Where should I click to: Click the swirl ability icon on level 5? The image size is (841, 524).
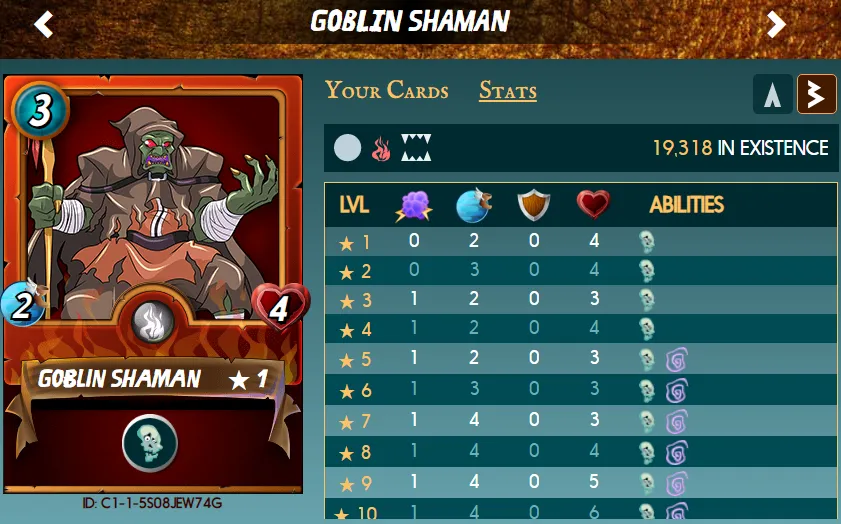tap(677, 360)
